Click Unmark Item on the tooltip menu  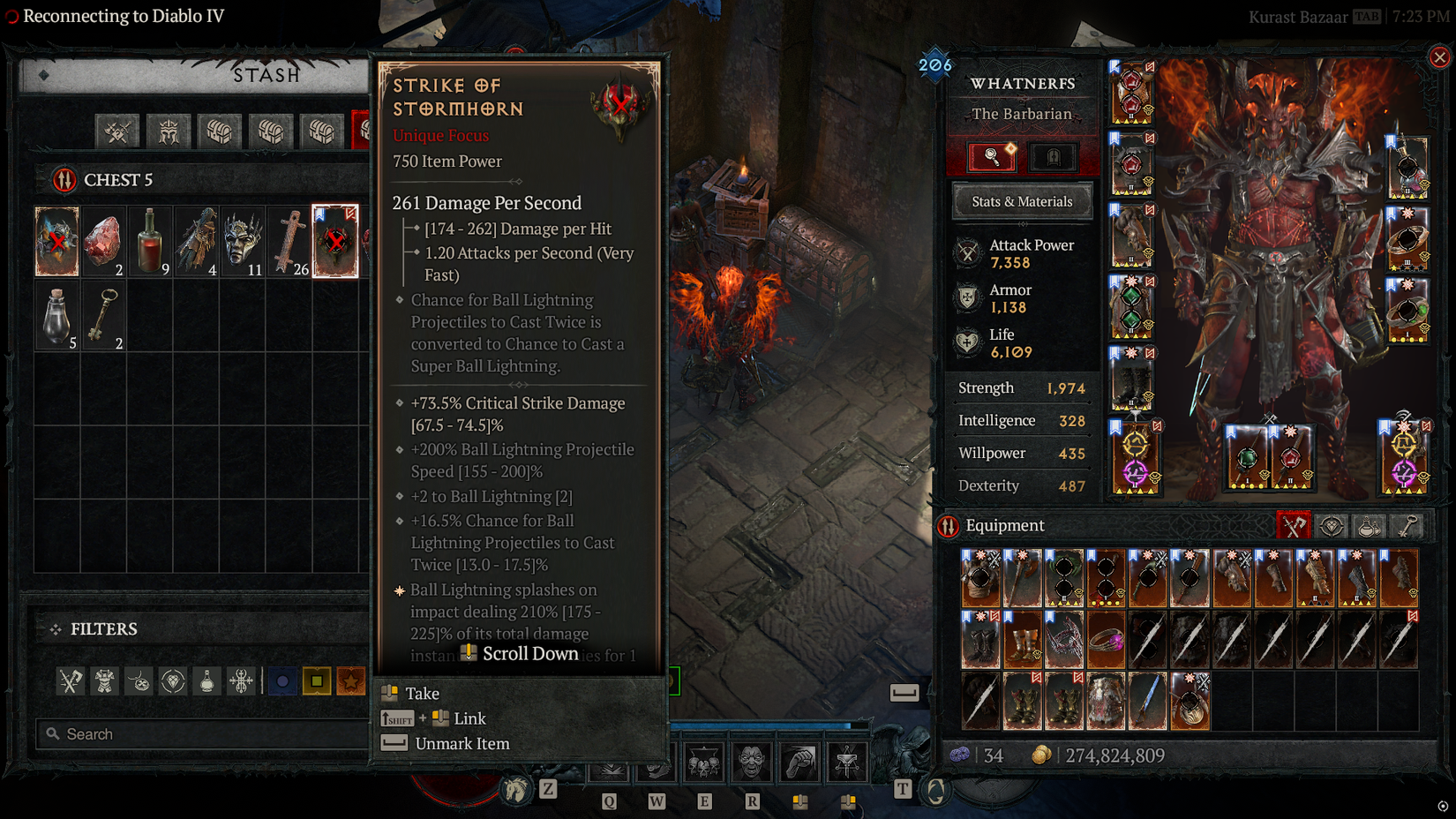point(462,743)
